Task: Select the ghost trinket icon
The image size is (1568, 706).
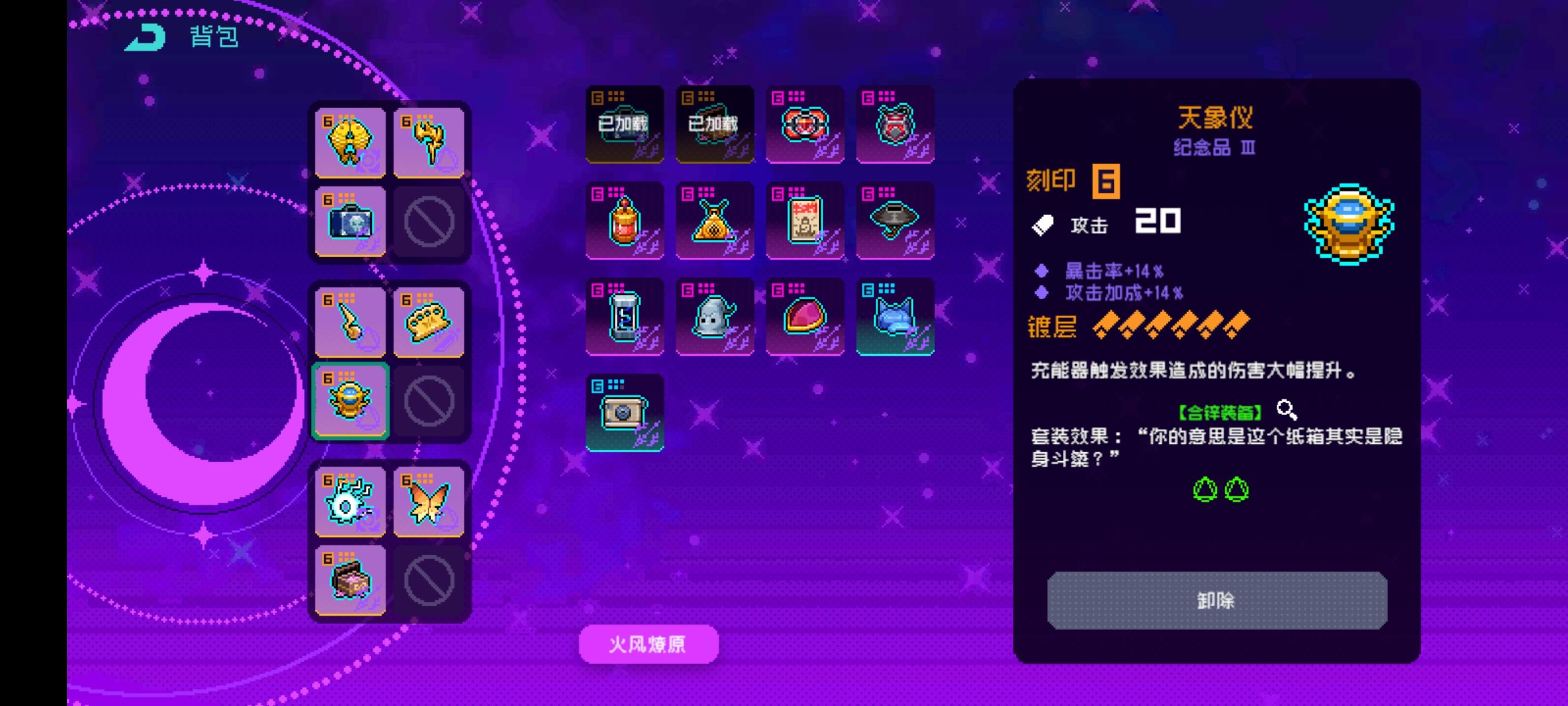Action: pyautogui.click(x=713, y=315)
